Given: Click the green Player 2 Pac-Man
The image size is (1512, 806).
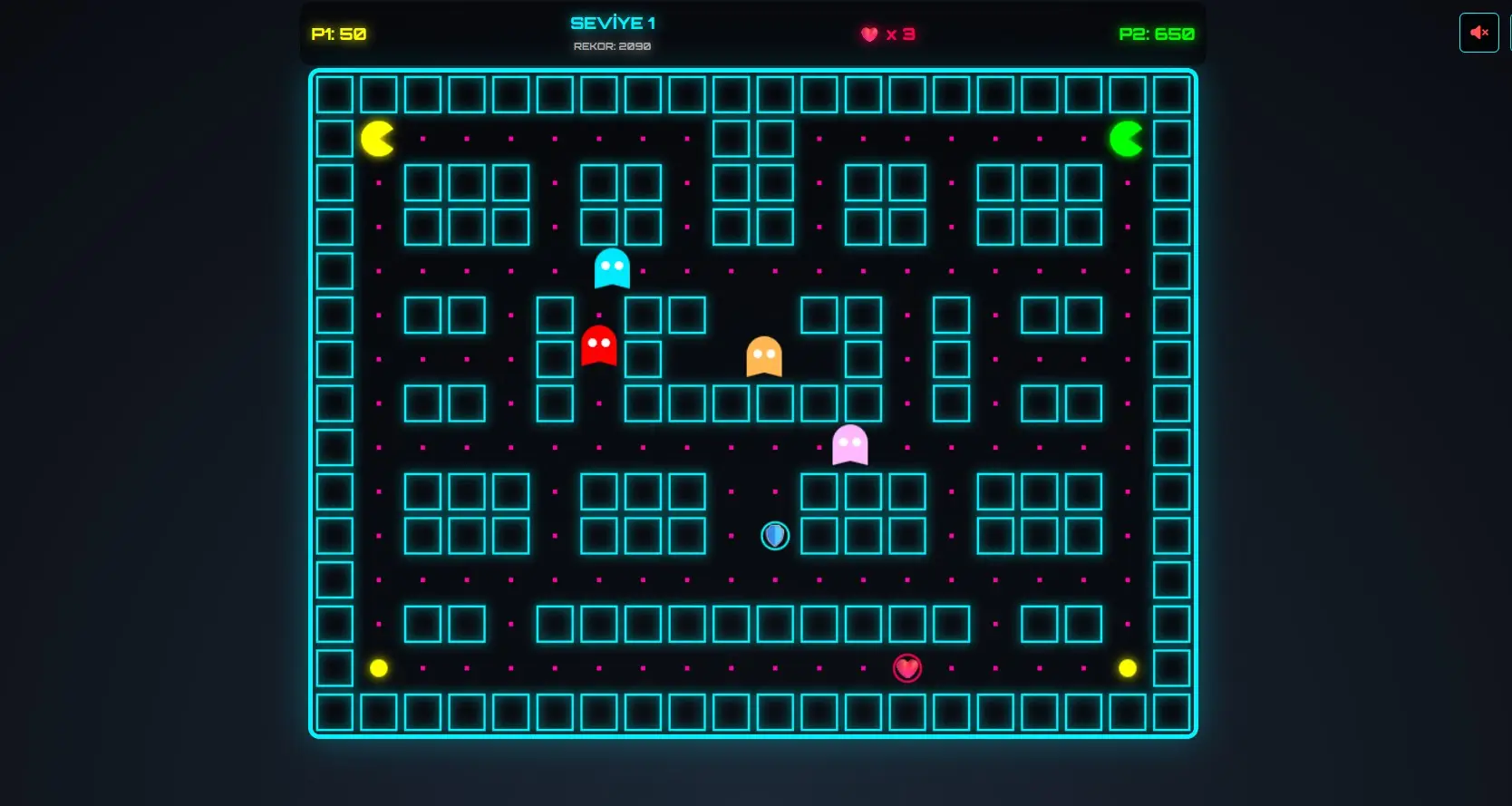Looking at the screenshot, I should point(1127,137).
